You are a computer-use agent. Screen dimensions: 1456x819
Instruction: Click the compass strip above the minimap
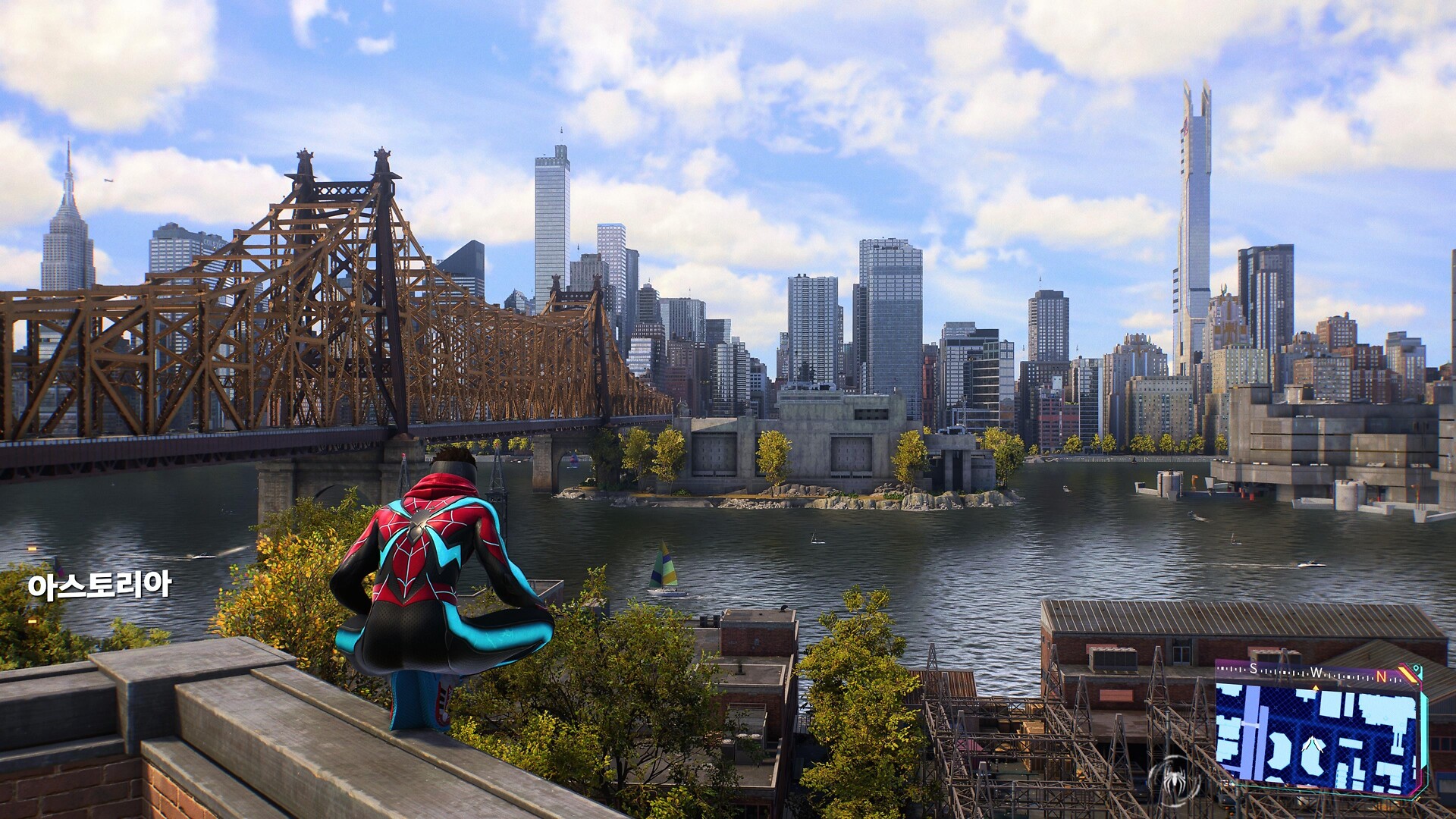pos(1316,673)
